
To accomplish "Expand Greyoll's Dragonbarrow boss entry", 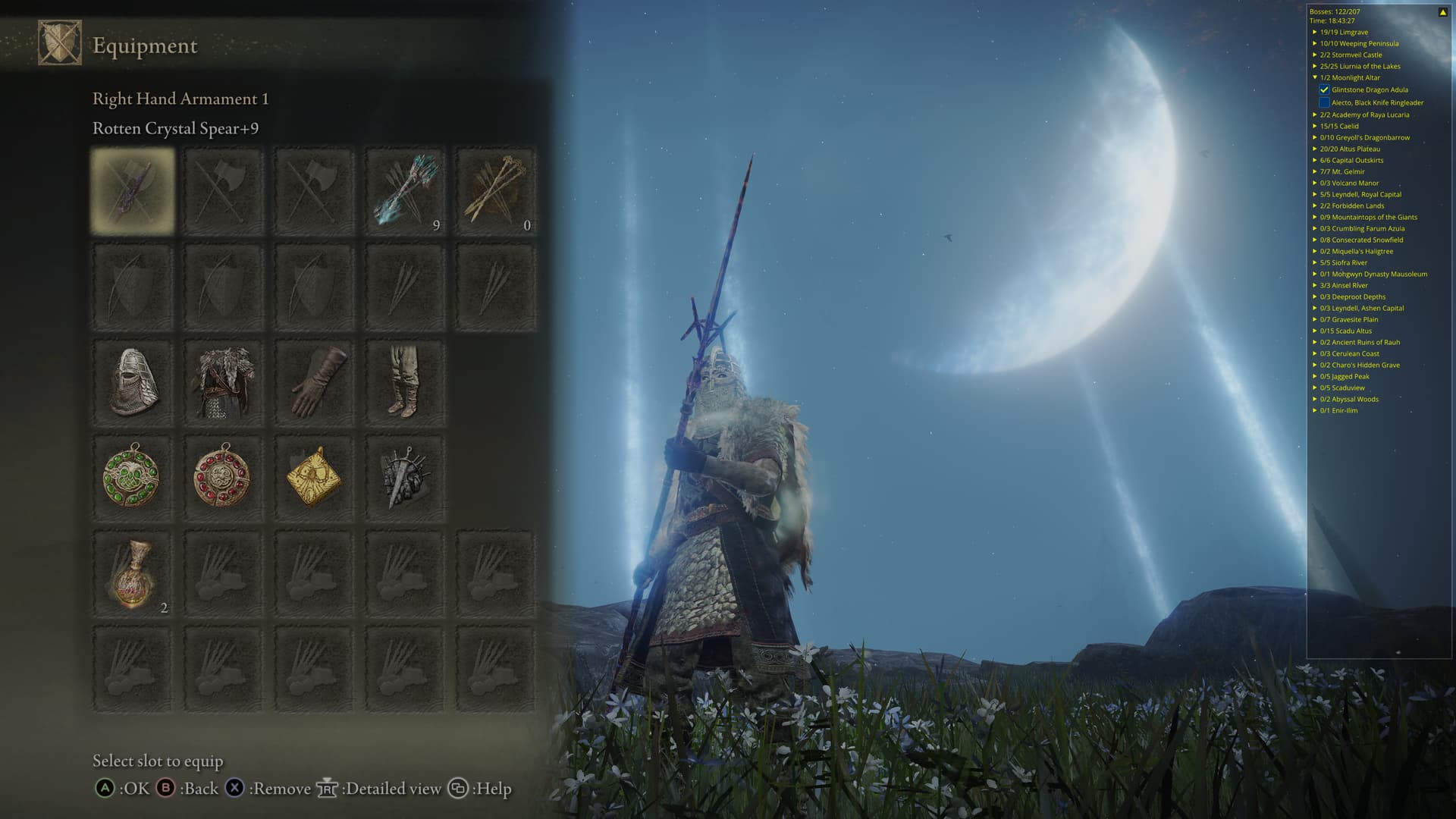I will (x=1315, y=138).
